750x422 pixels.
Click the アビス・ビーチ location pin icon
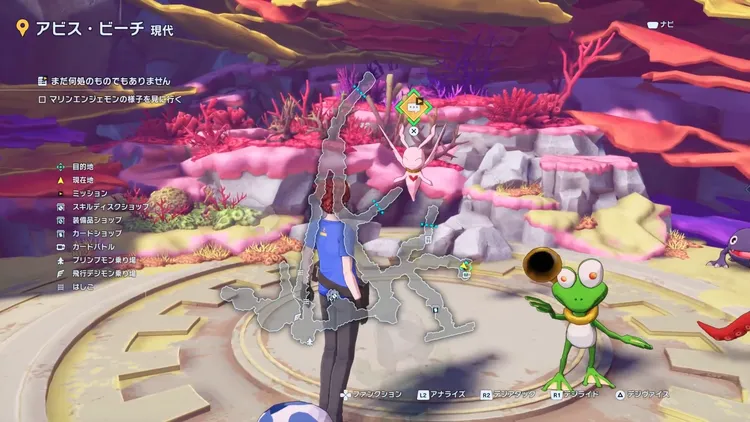(x=21, y=28)
